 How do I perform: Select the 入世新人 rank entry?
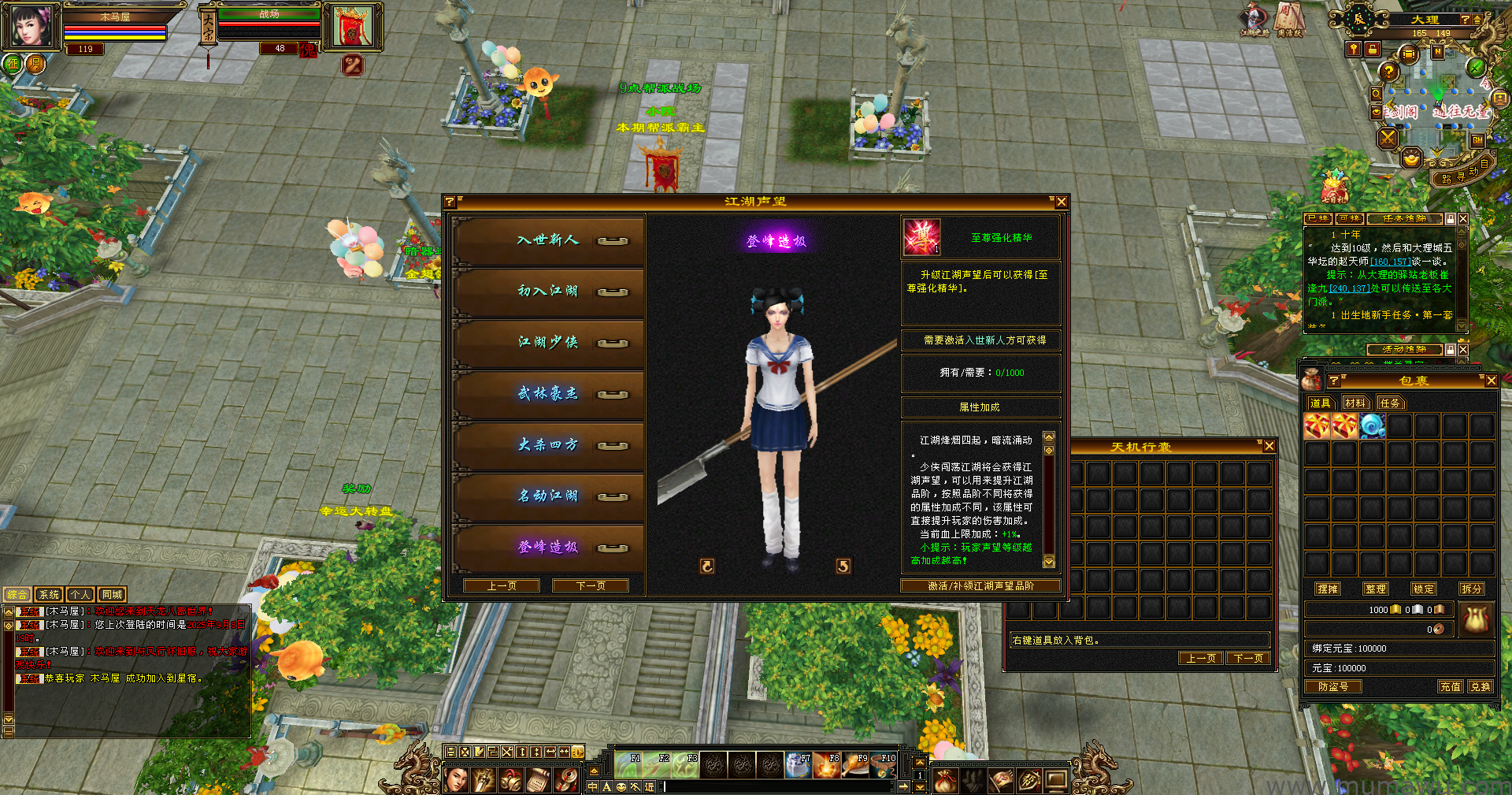pos(548,240)
